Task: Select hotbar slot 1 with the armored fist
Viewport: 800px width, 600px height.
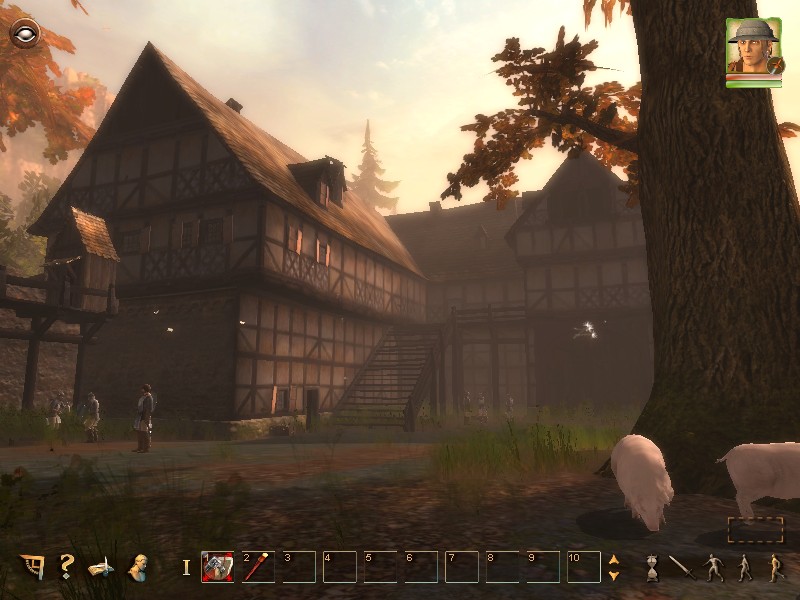Action: pos(217,567)
